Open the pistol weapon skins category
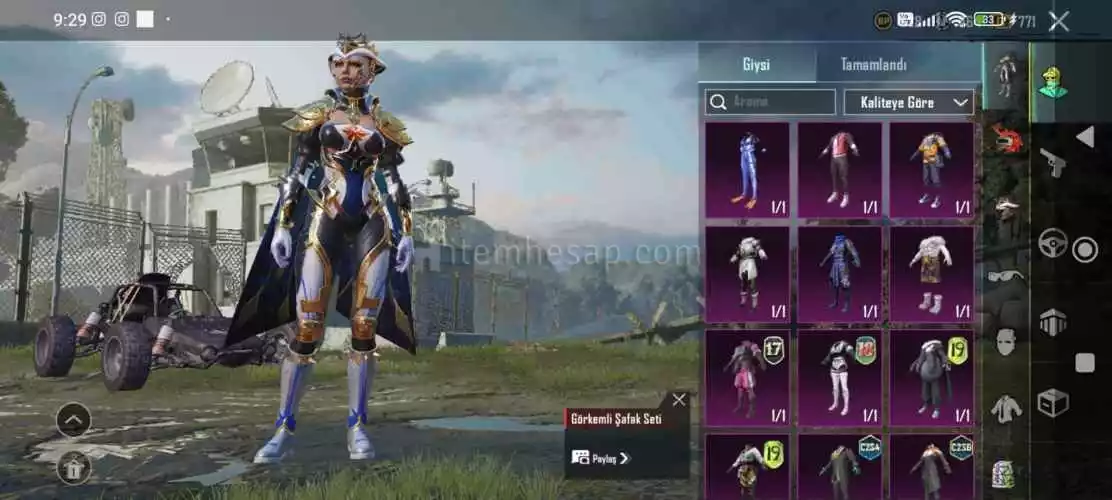Image resolution: width=1112 pixels, height=500 pixels. coord(1052,162)
